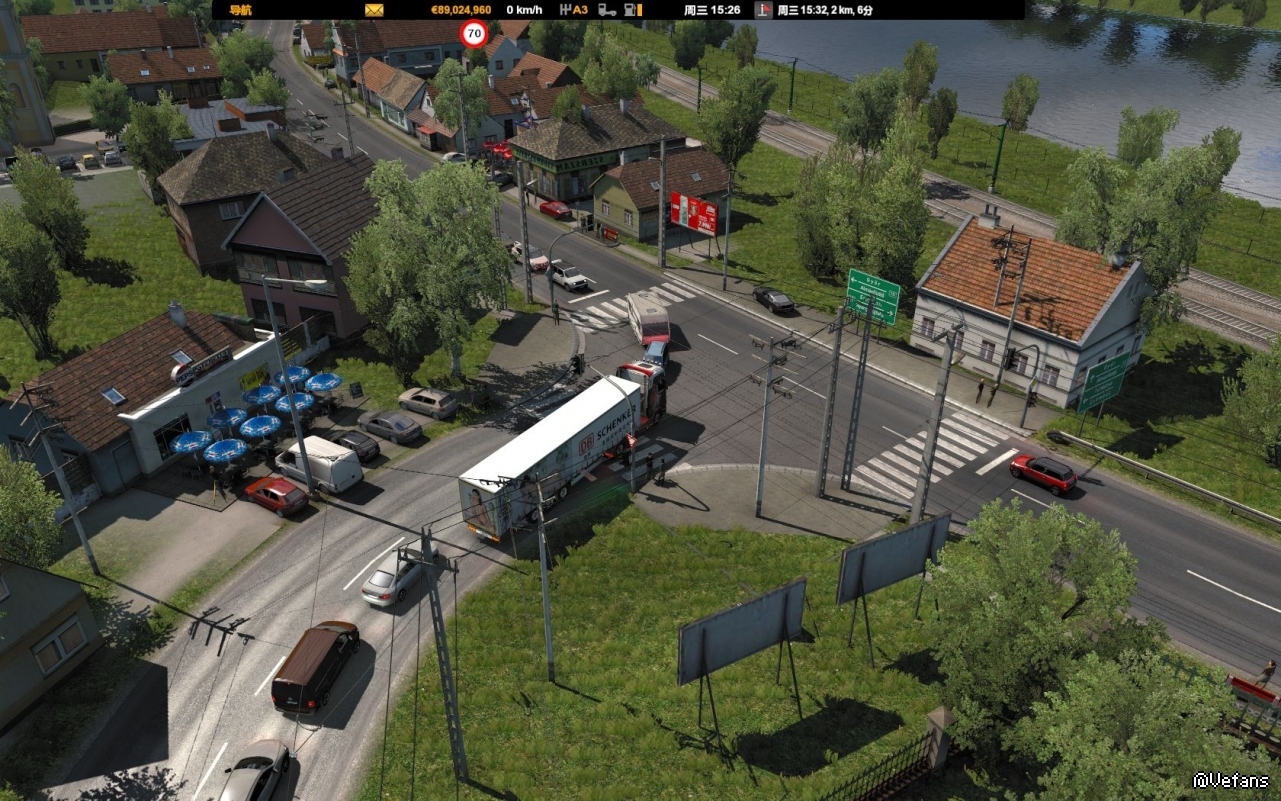The image size is (1281, 801).
Task: Open the mail envelope icon
Action: (374, 10)
